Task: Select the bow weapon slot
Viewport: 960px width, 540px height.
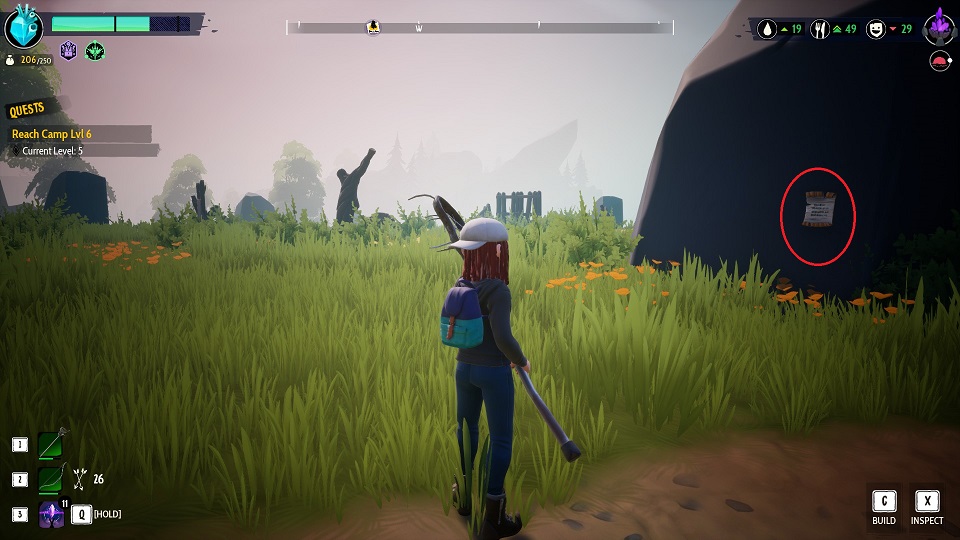Action: click(x=52, y=479)
